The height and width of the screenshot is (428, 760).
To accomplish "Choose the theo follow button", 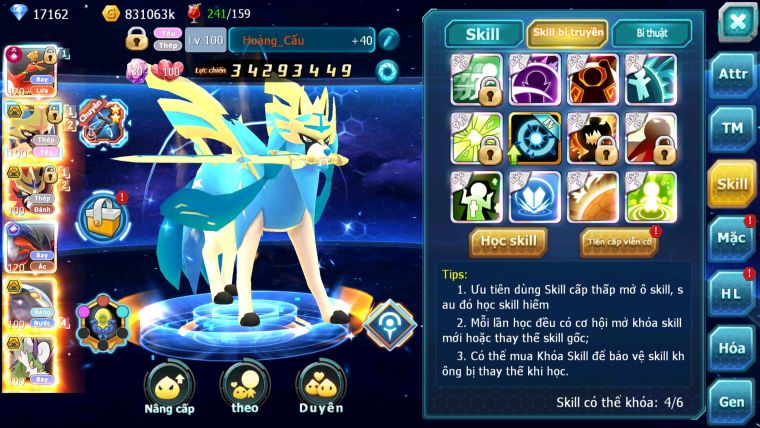I will pyautogui.click(x=244, y=389).
